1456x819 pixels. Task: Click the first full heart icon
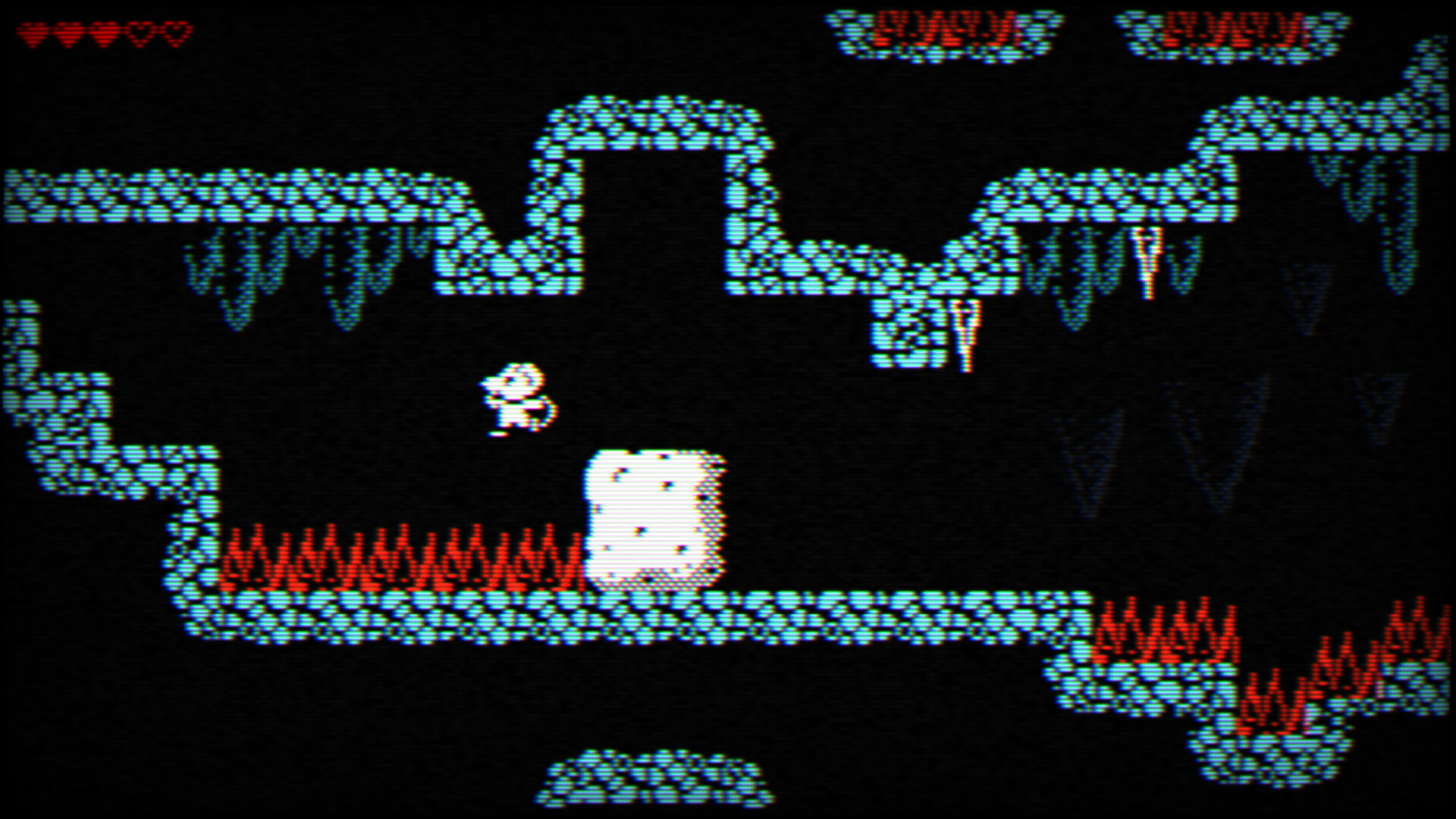32,33
